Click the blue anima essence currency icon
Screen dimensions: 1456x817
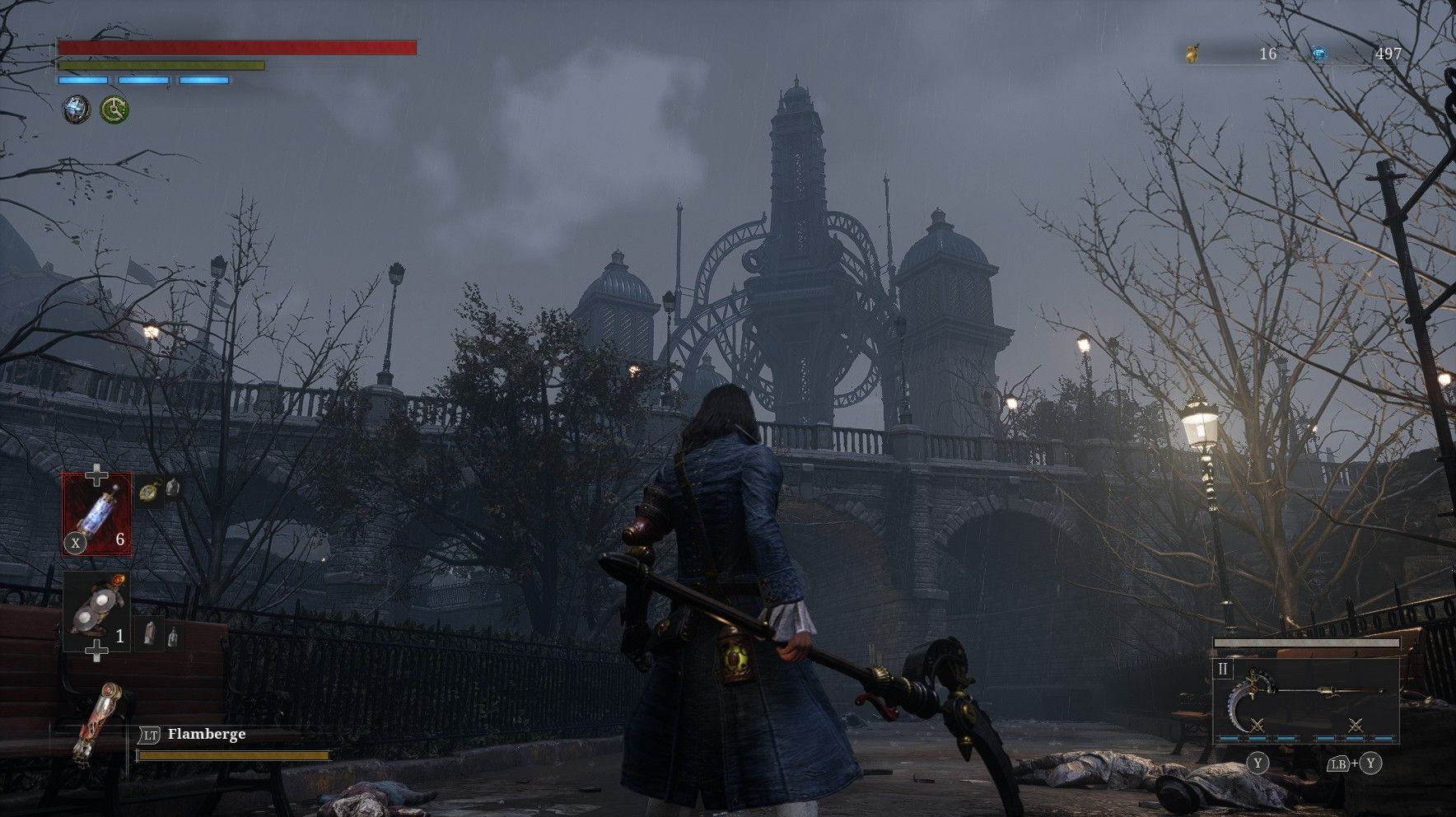click(x=1319, y=54)
